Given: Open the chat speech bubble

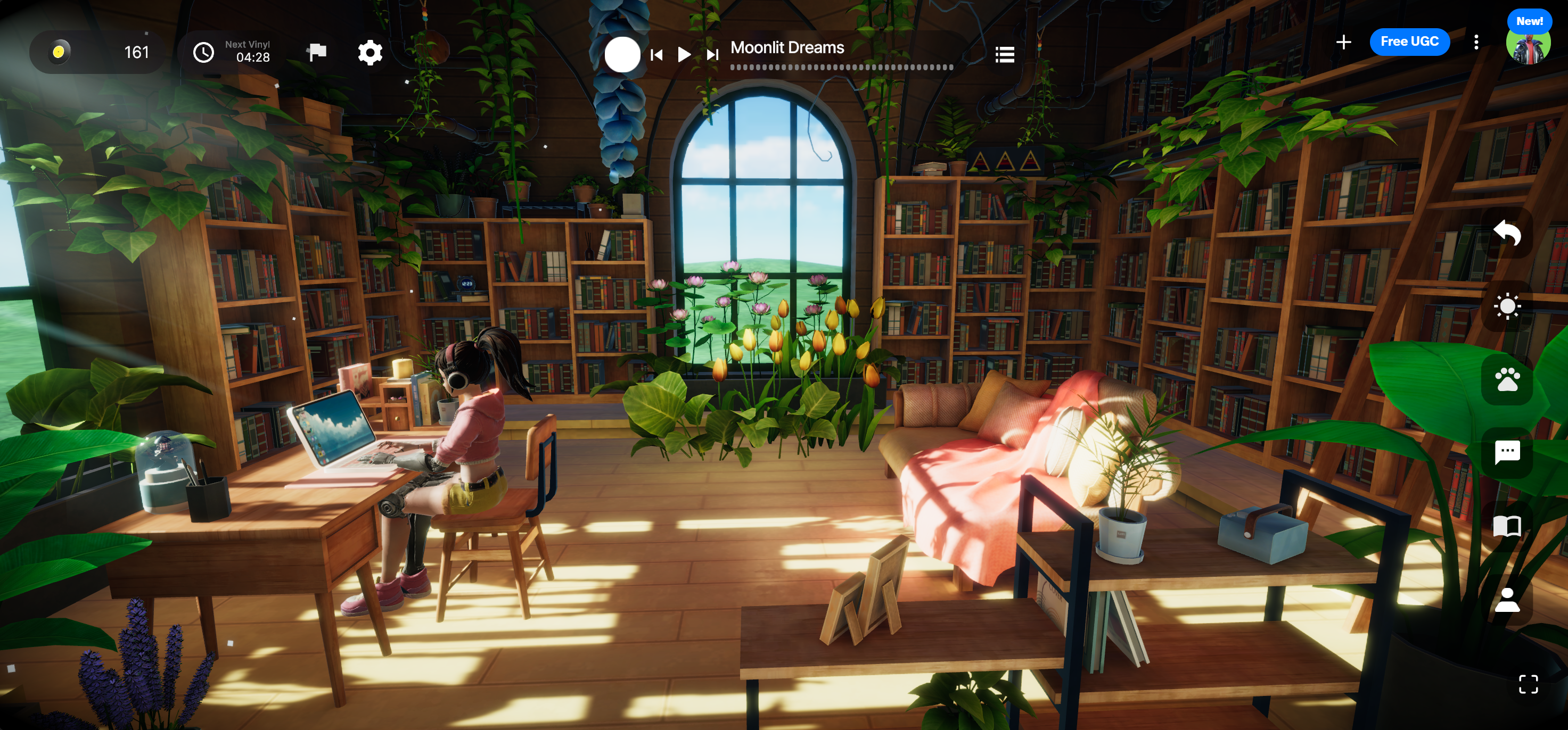Looking at the screenshot, I should click(x=1507, y=453).
